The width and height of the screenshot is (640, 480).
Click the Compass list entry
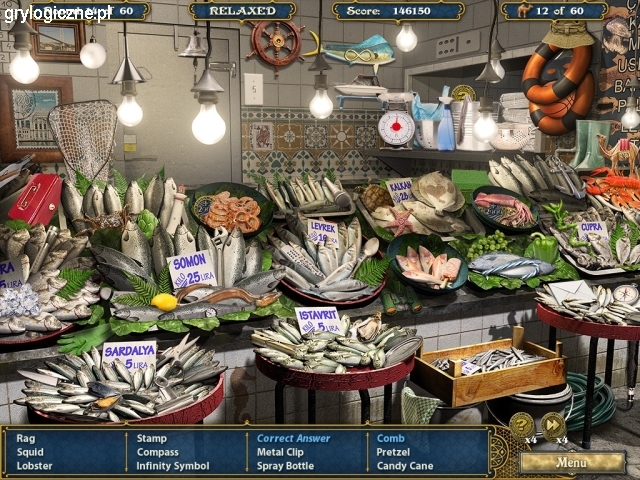[x=158, y=452]
